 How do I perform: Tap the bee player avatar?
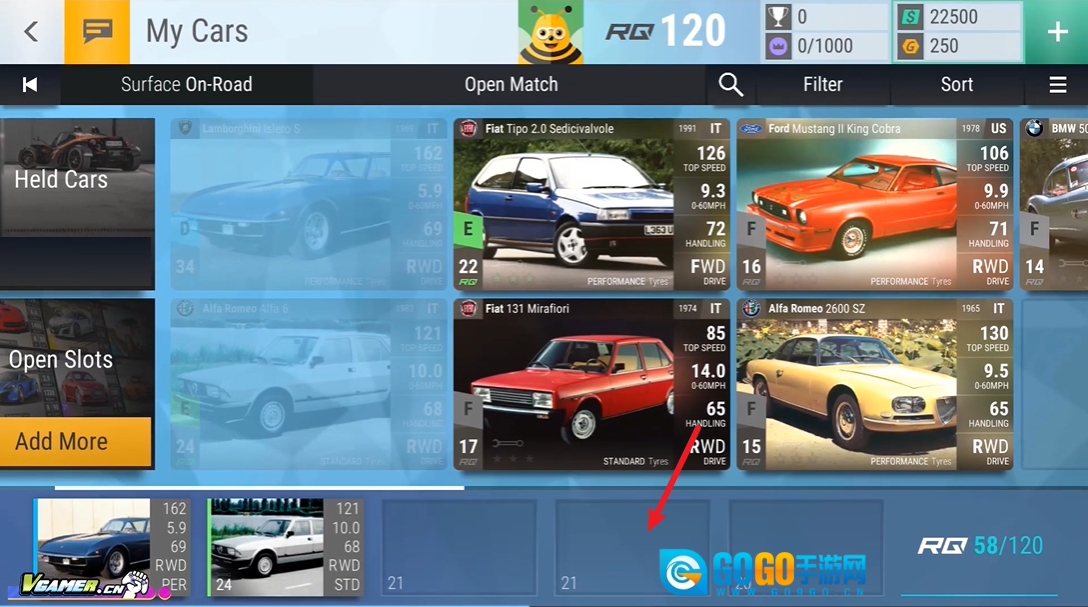[550, 32]
